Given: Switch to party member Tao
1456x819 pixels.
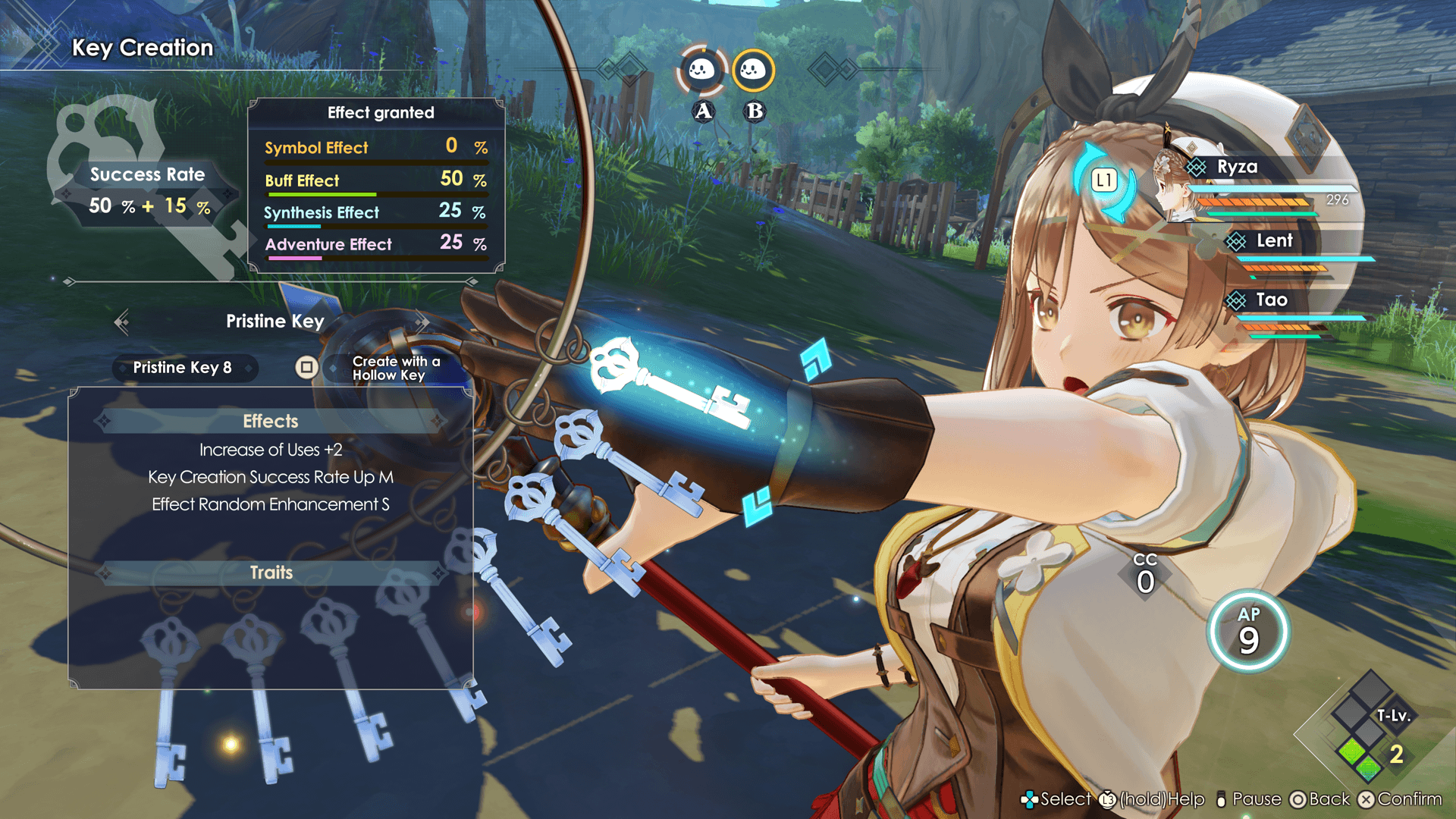Looking at the screenshot, I should pyautogui.click(x=1271, y=300).
